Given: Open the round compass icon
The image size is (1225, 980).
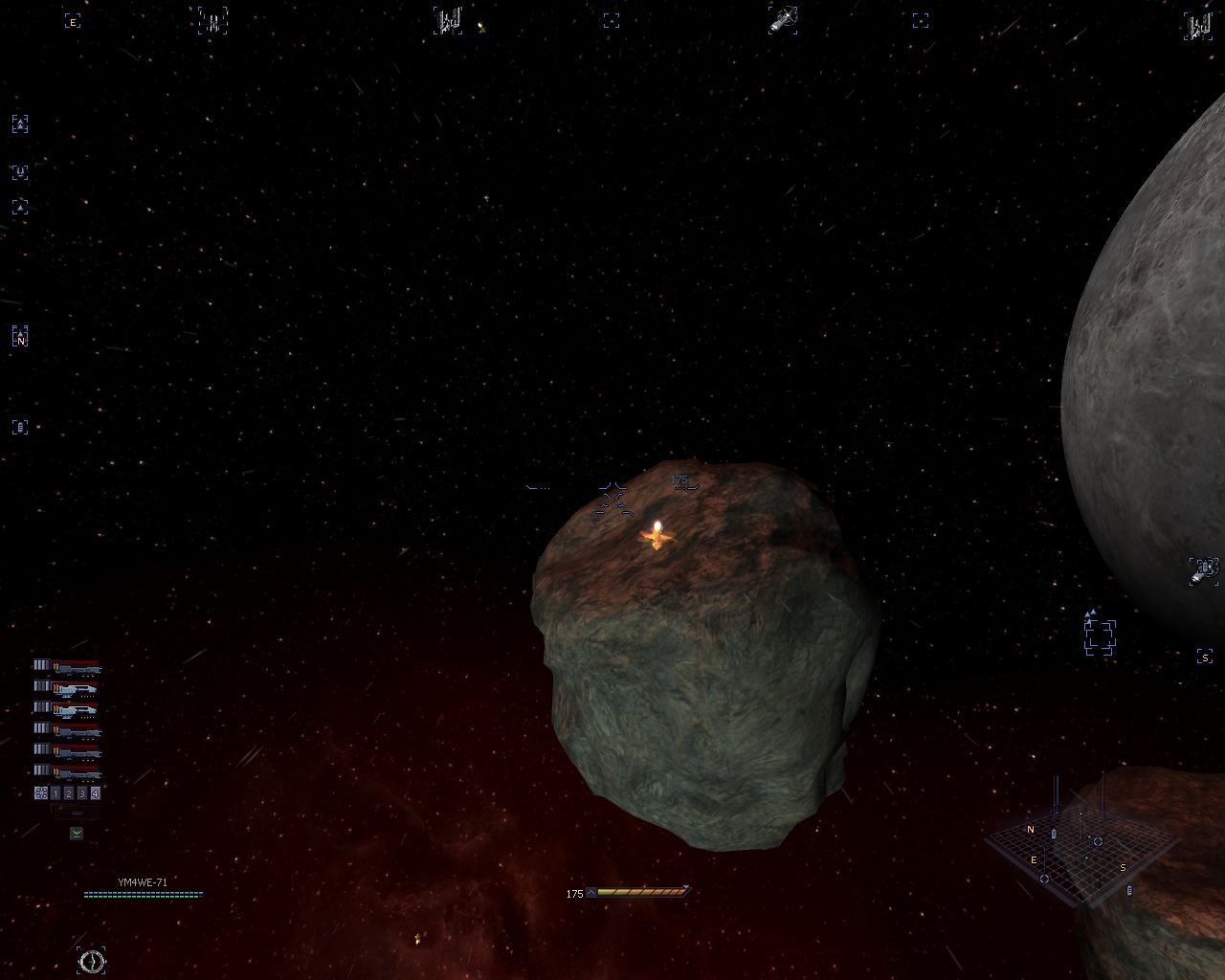Looking at the screenshot, I should [92, 961].
